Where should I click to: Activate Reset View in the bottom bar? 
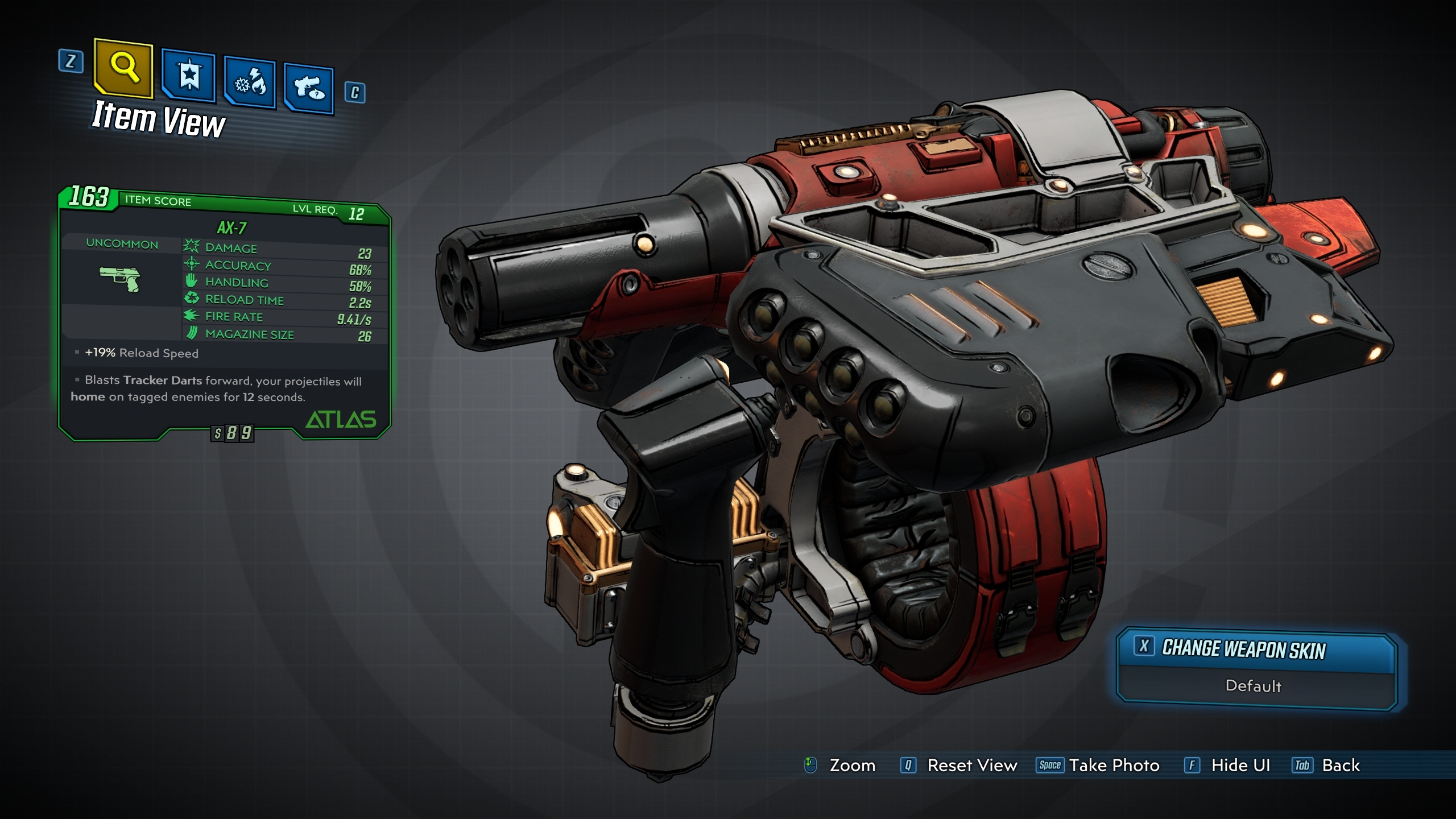pyautogui.click(x=959, y=766)
